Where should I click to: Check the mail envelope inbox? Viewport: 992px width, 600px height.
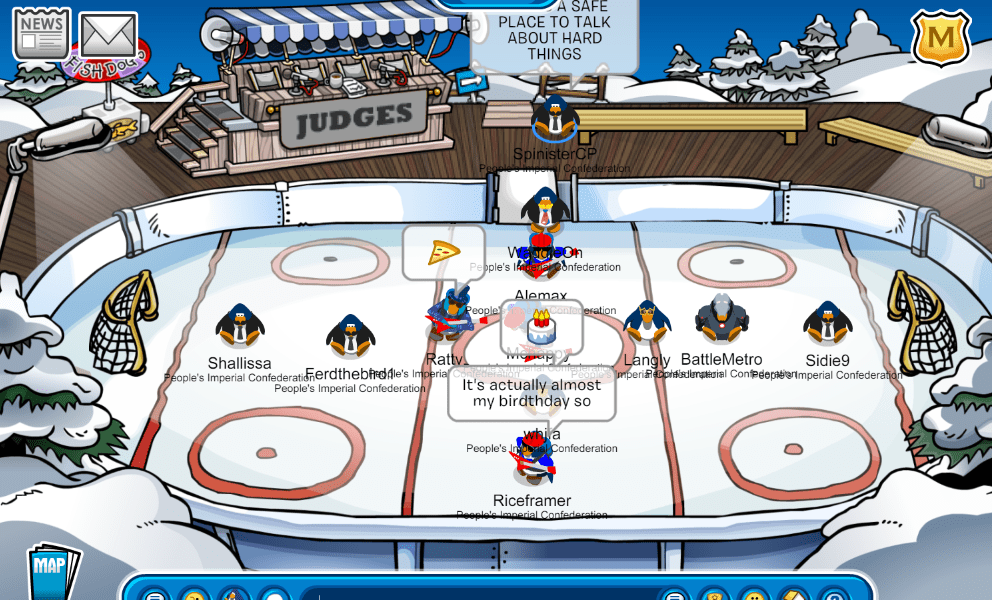pyautogui.click(x=108, y=36)
